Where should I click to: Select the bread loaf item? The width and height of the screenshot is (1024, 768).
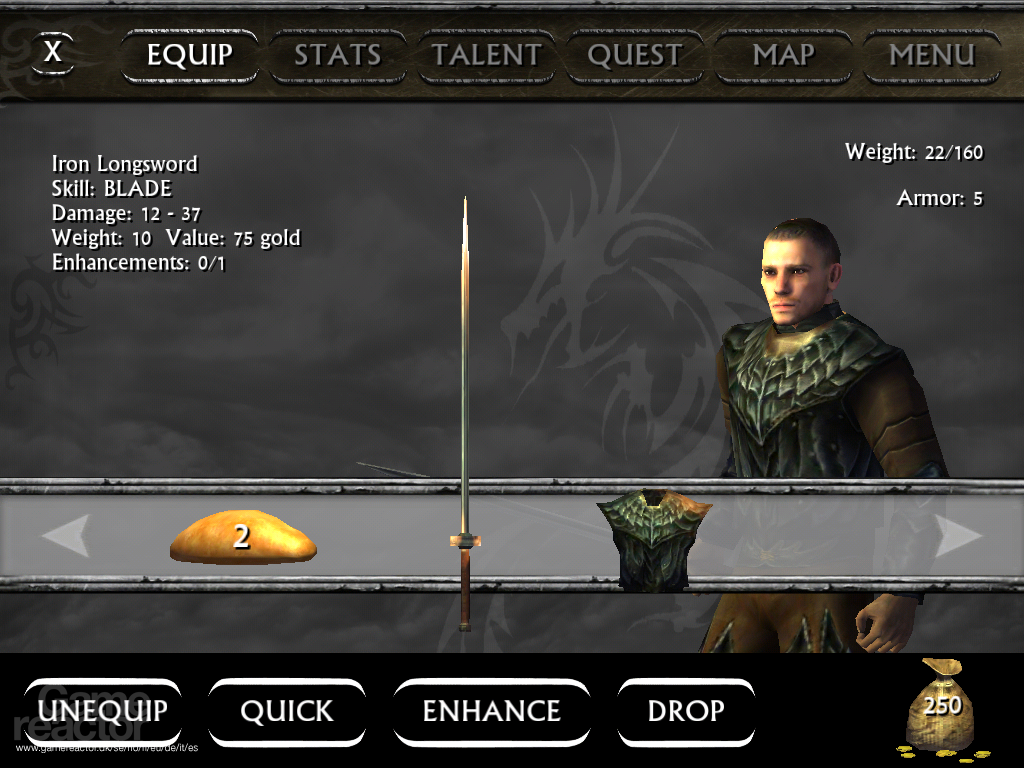click(x=243, y=537)
